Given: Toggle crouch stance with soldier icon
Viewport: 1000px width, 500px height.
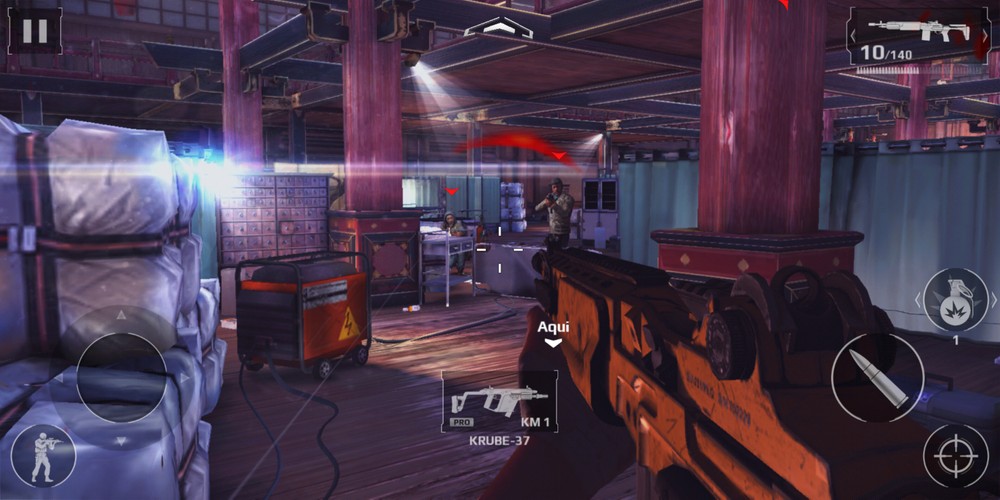Looking at the screenshot, I should point(43,456).
